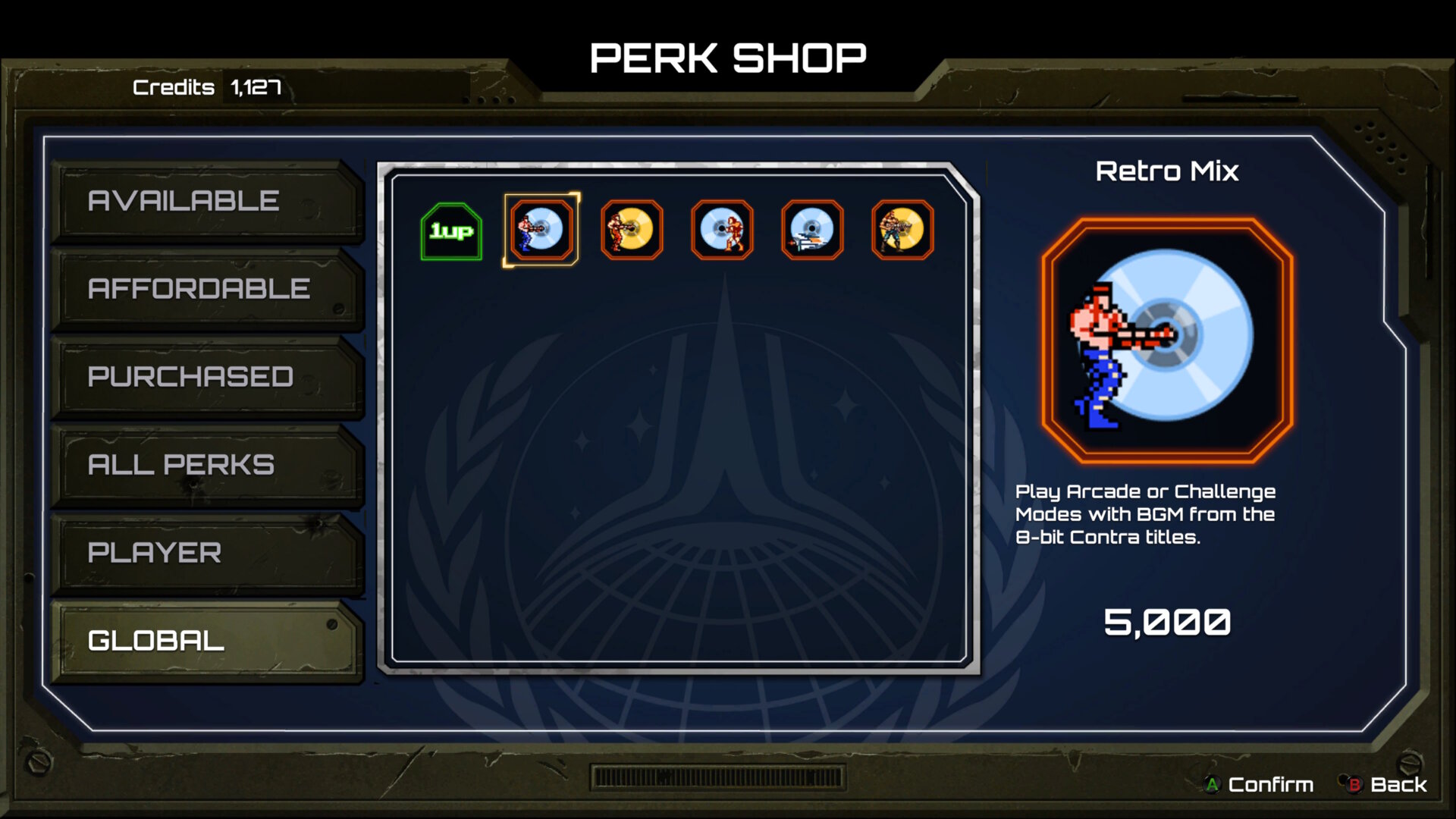Screen dimensions: 1456x819
Task: Click the large Retro Mix preview image
Action: pos(1167,340)
